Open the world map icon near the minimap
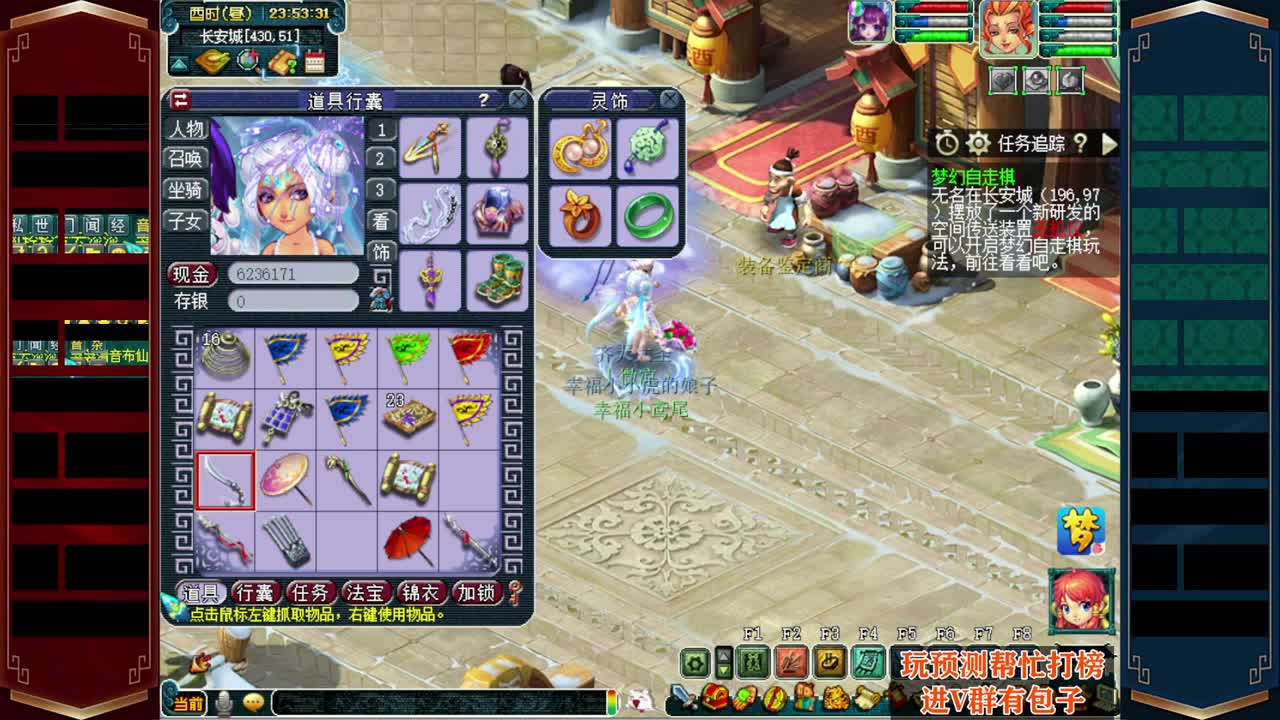The image size is (1280, 720). [212, 60]
